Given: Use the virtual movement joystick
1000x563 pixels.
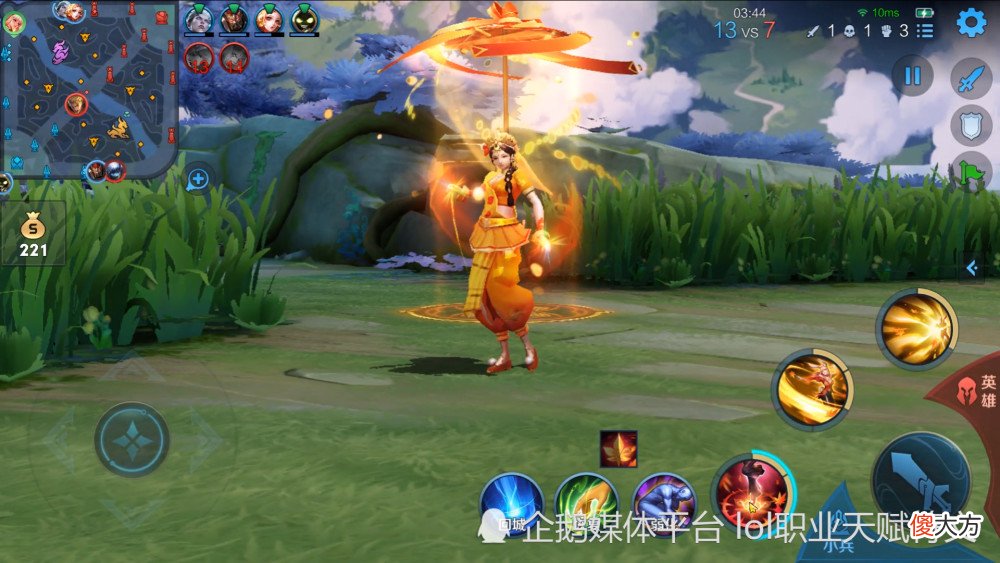Looking at the screenshot, I should [x=131, y=439].
